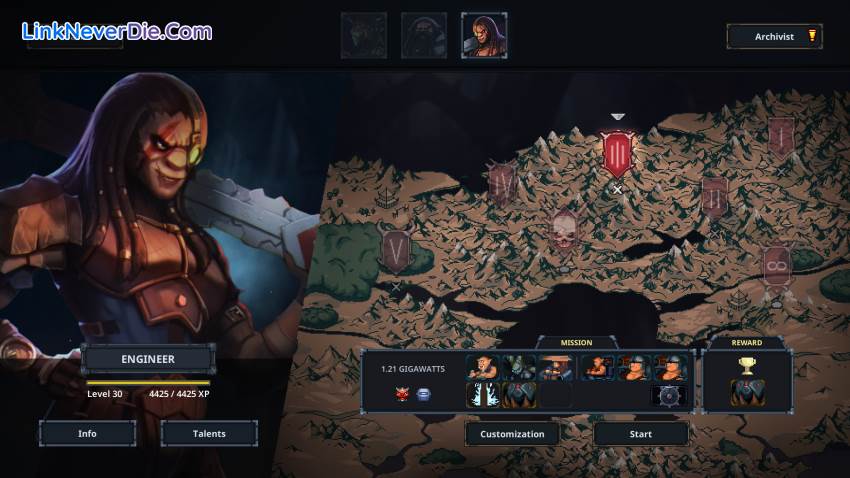The height and width of the screenshot is (478, 850).
Task: Open the Info panel
Action: pyautogui.click(x=87, y=433)
